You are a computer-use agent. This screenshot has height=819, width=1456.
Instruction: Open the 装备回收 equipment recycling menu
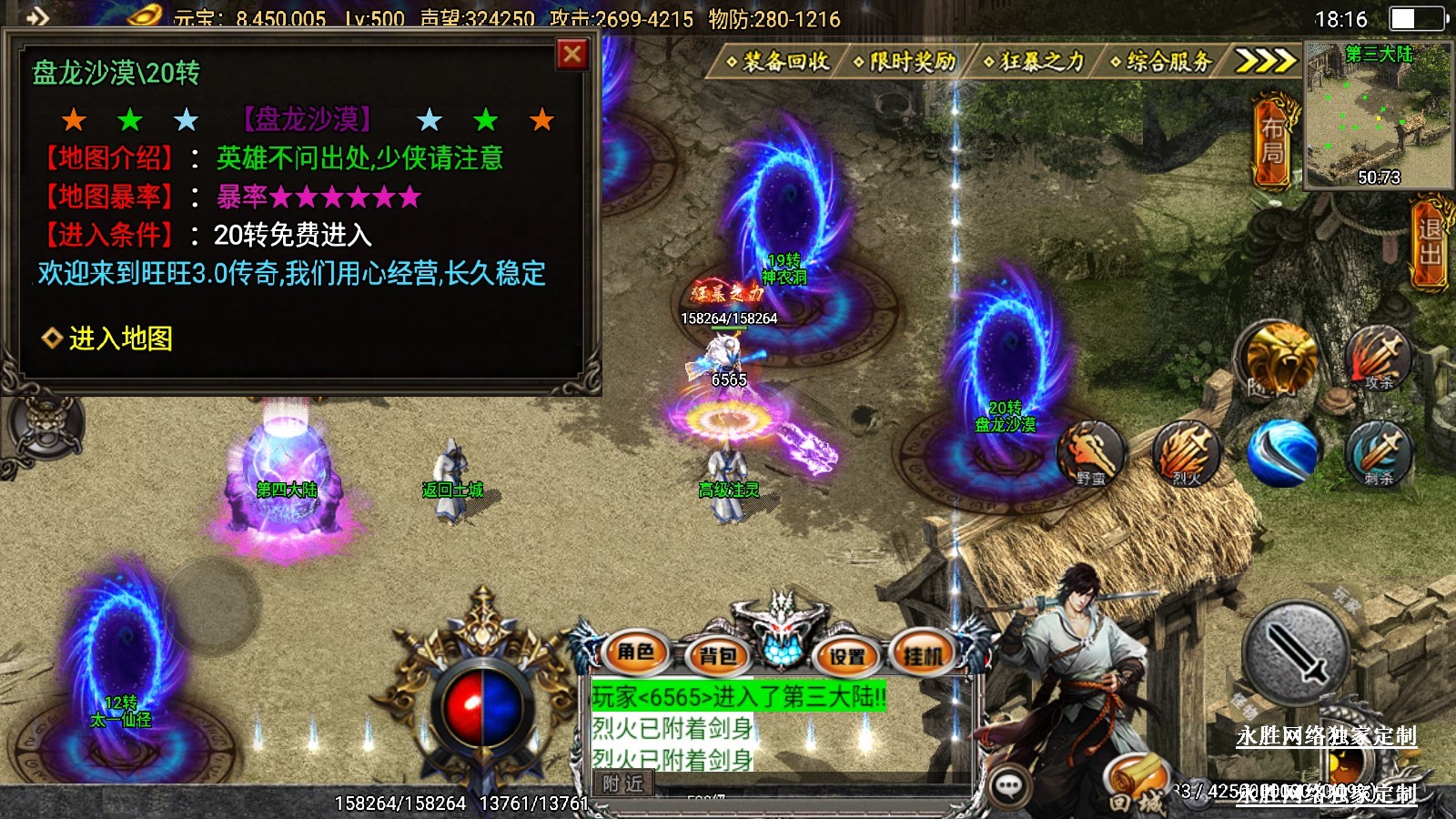pos(778,62)
